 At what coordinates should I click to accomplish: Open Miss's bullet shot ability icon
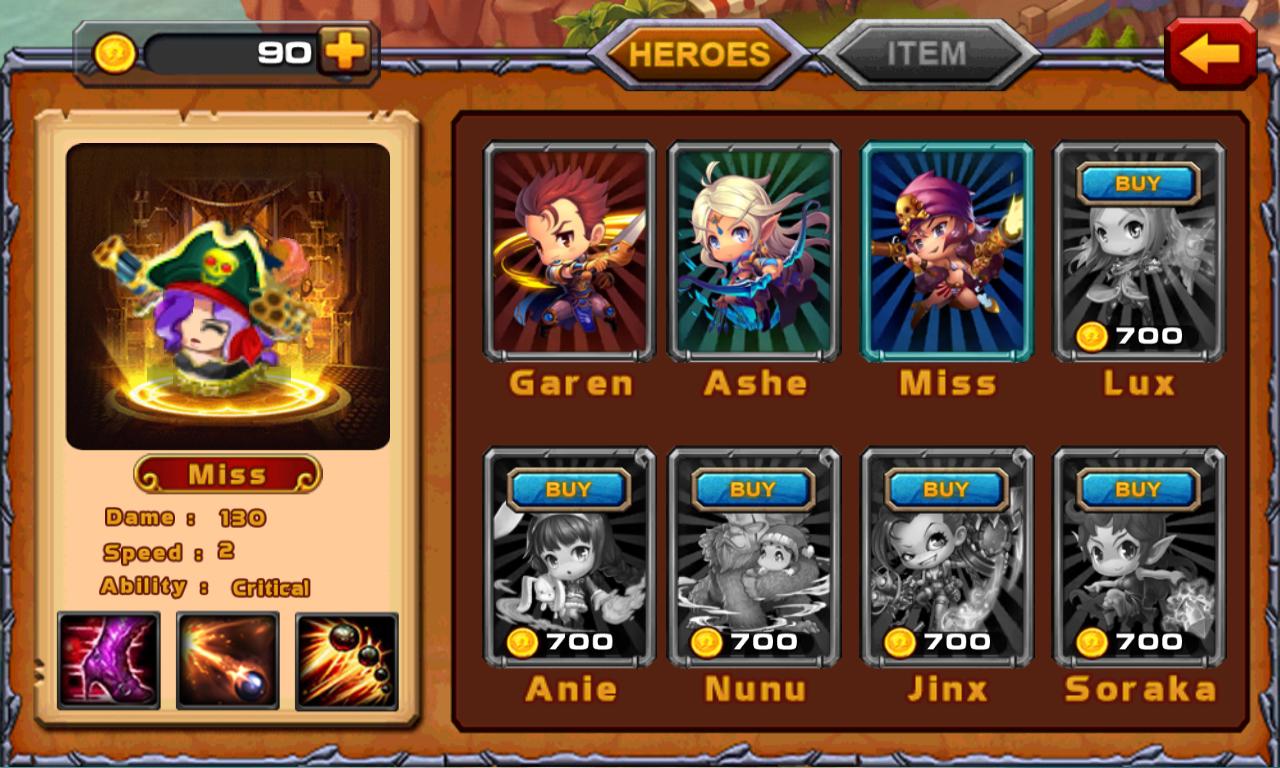point(227,659)
